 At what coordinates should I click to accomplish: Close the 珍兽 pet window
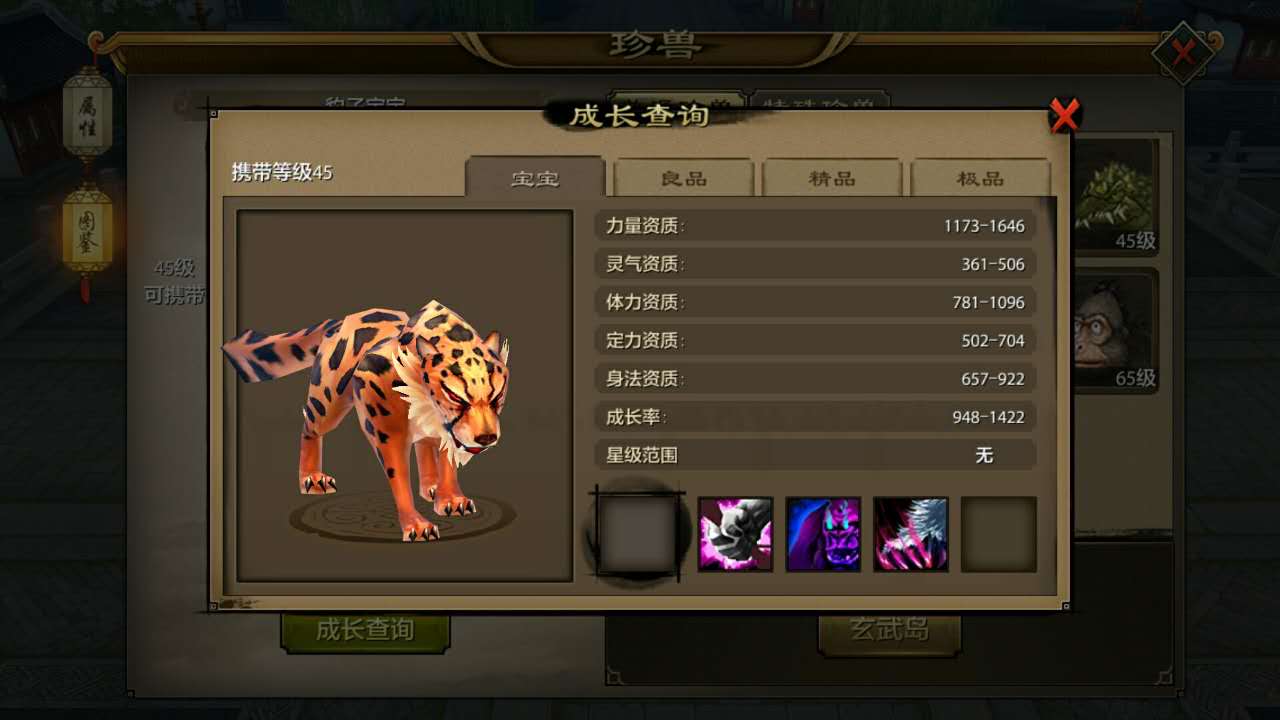(1184, 52)
